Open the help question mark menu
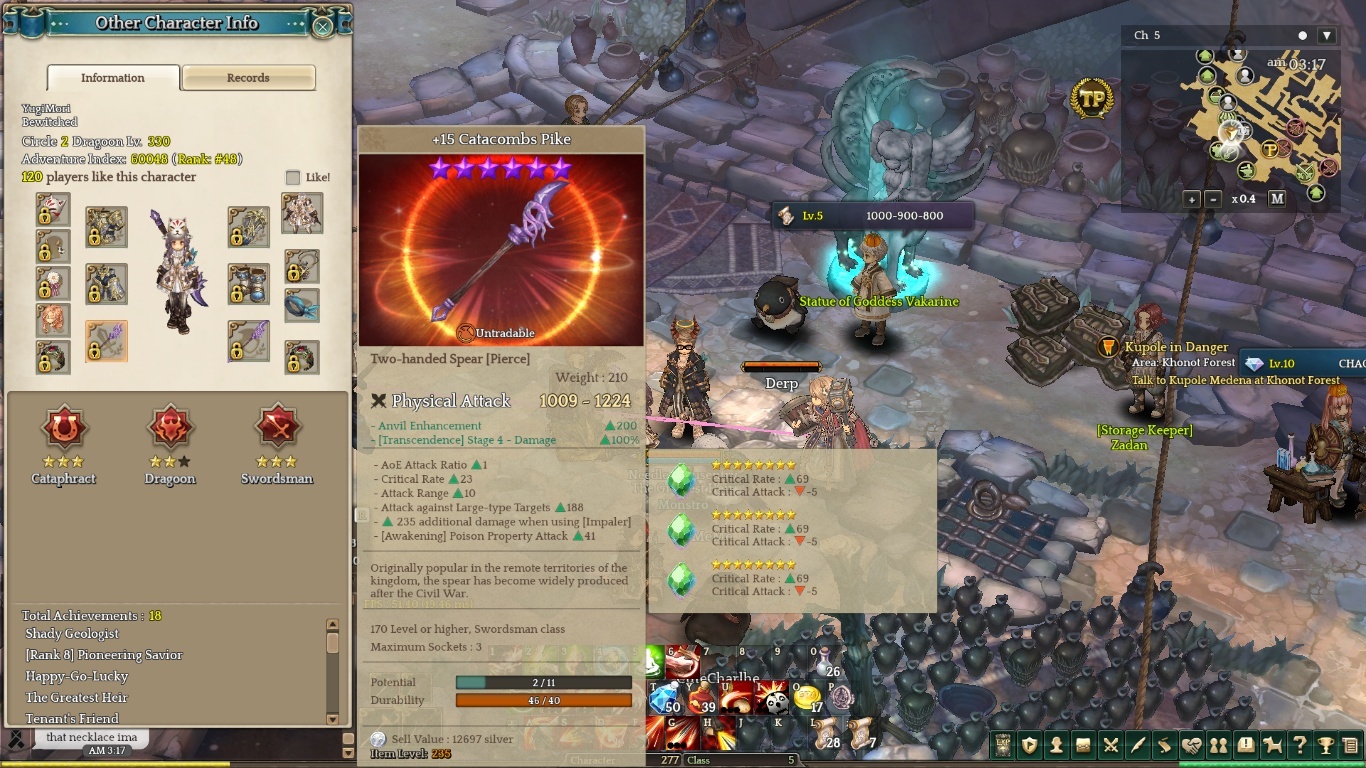 [1299, 745]
